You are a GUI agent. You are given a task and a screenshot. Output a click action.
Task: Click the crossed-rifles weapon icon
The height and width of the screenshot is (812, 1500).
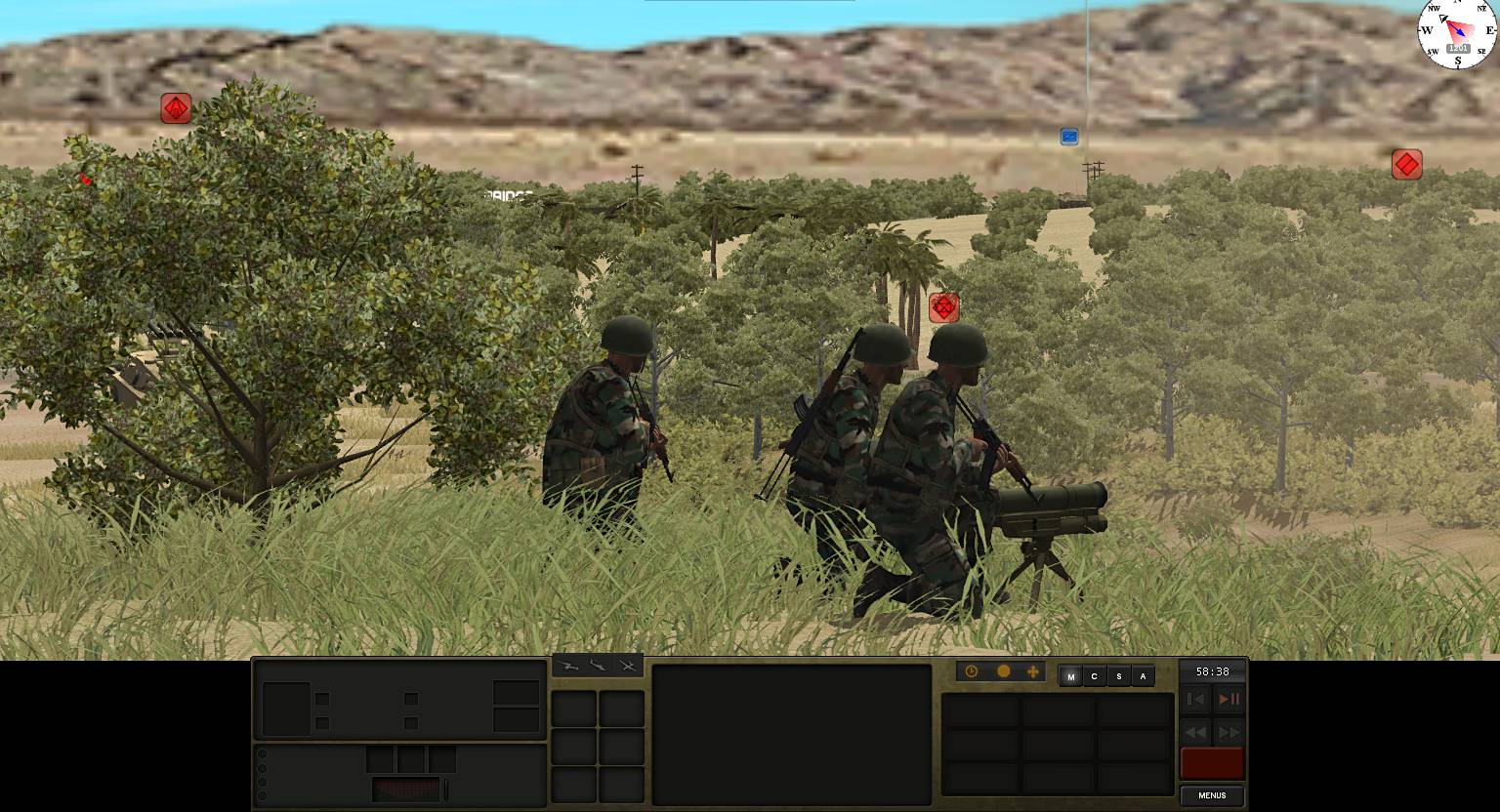pos(629,667)
